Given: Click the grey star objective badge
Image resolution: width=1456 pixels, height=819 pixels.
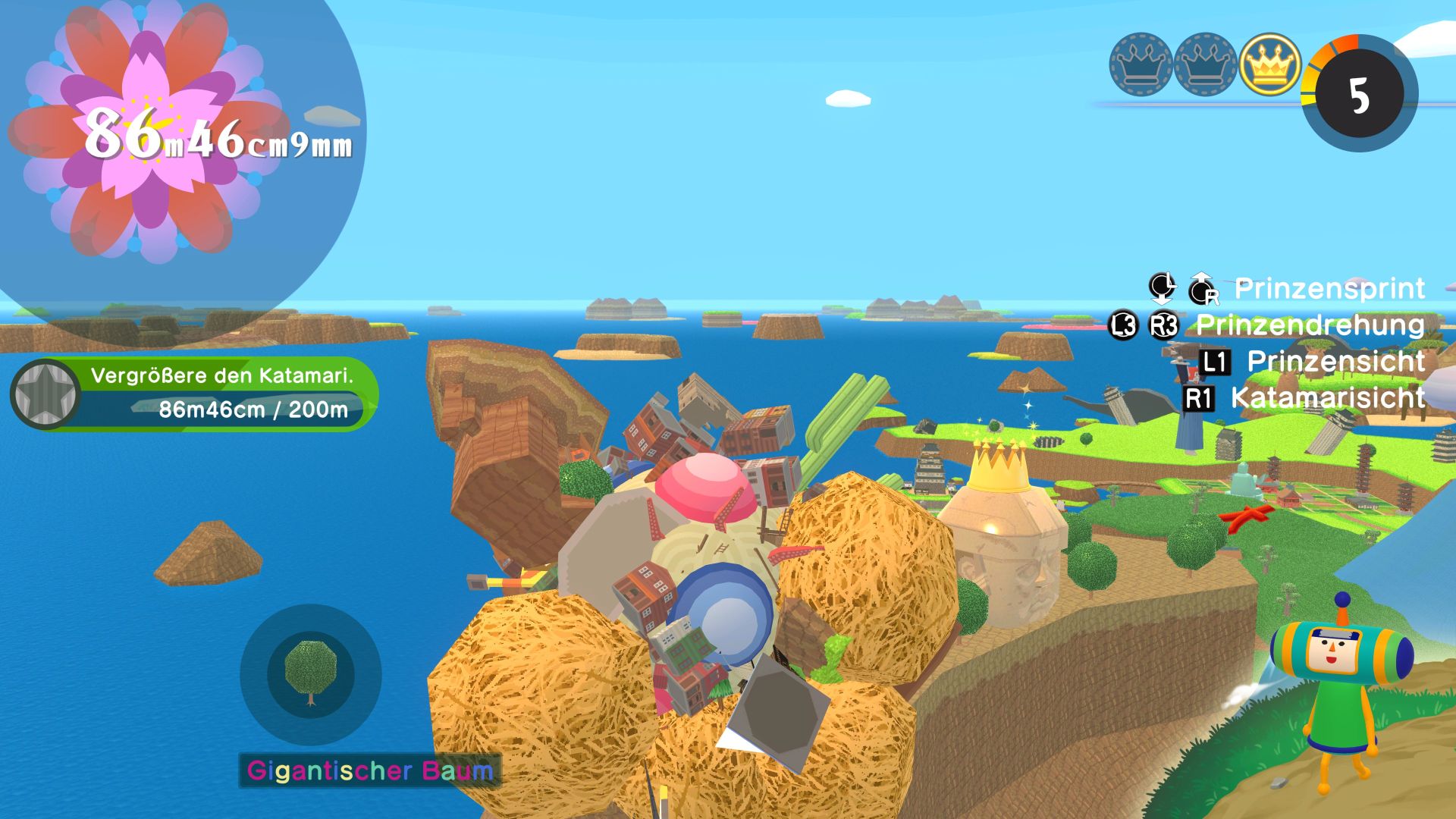Looking at the screenshot, I should pos(45,394).
